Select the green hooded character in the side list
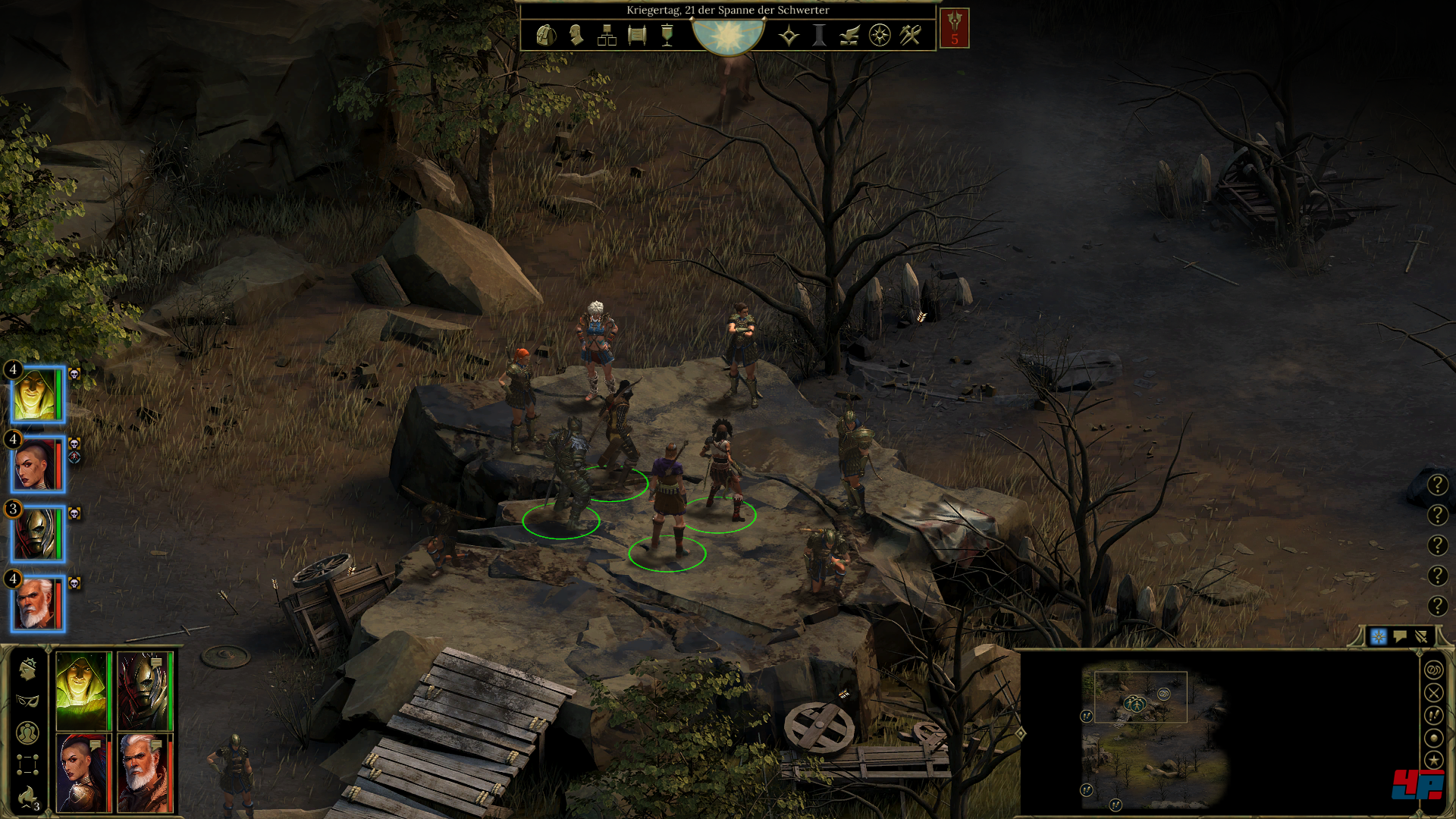The width and height of the screenshot is (1456, 819). tap(36, 394)
